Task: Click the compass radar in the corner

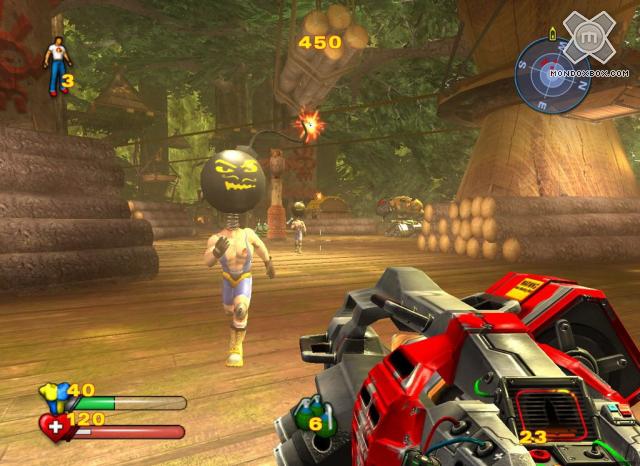Action: pos(552,72)
